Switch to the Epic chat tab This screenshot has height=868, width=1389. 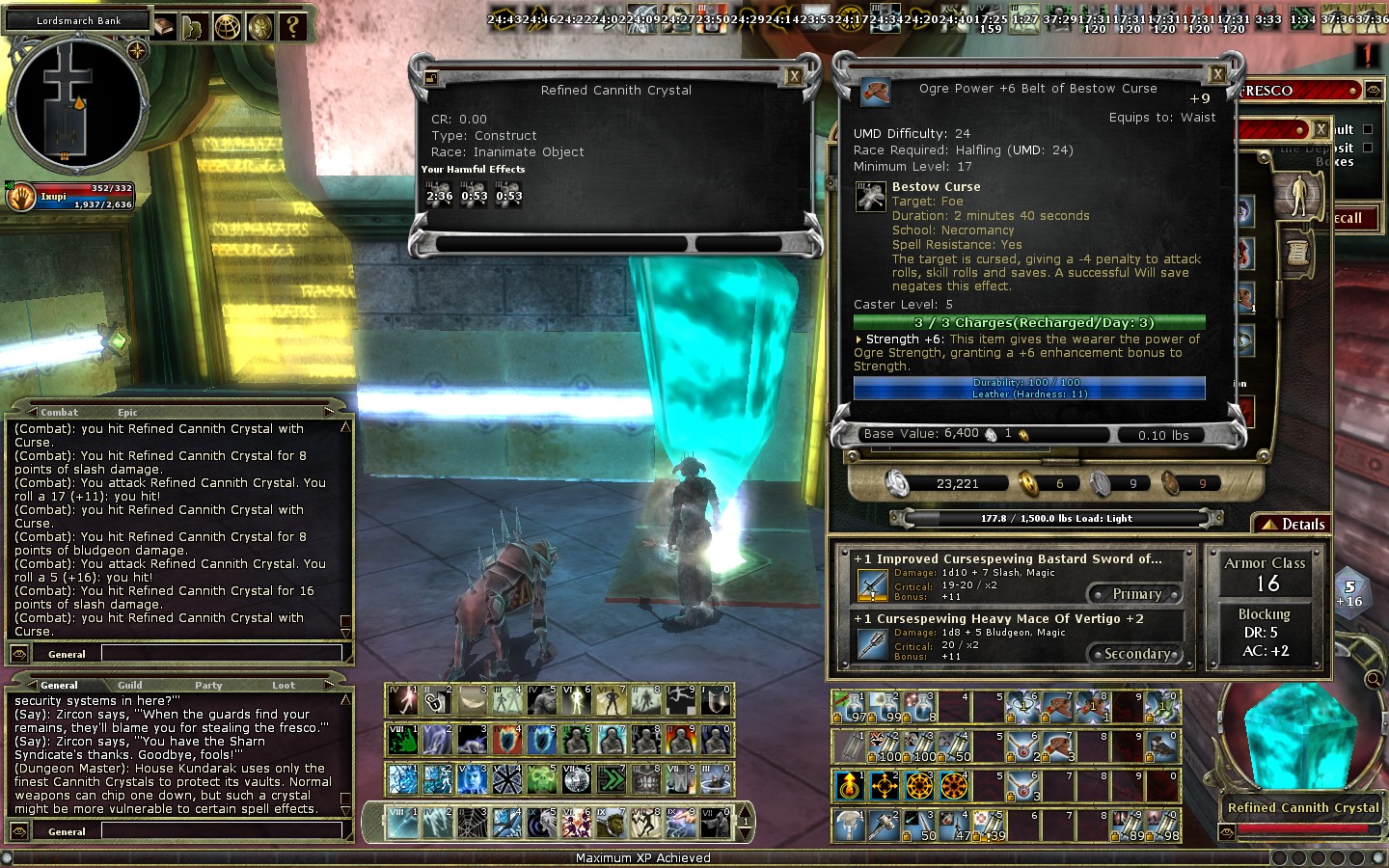(x=127, y=412)
